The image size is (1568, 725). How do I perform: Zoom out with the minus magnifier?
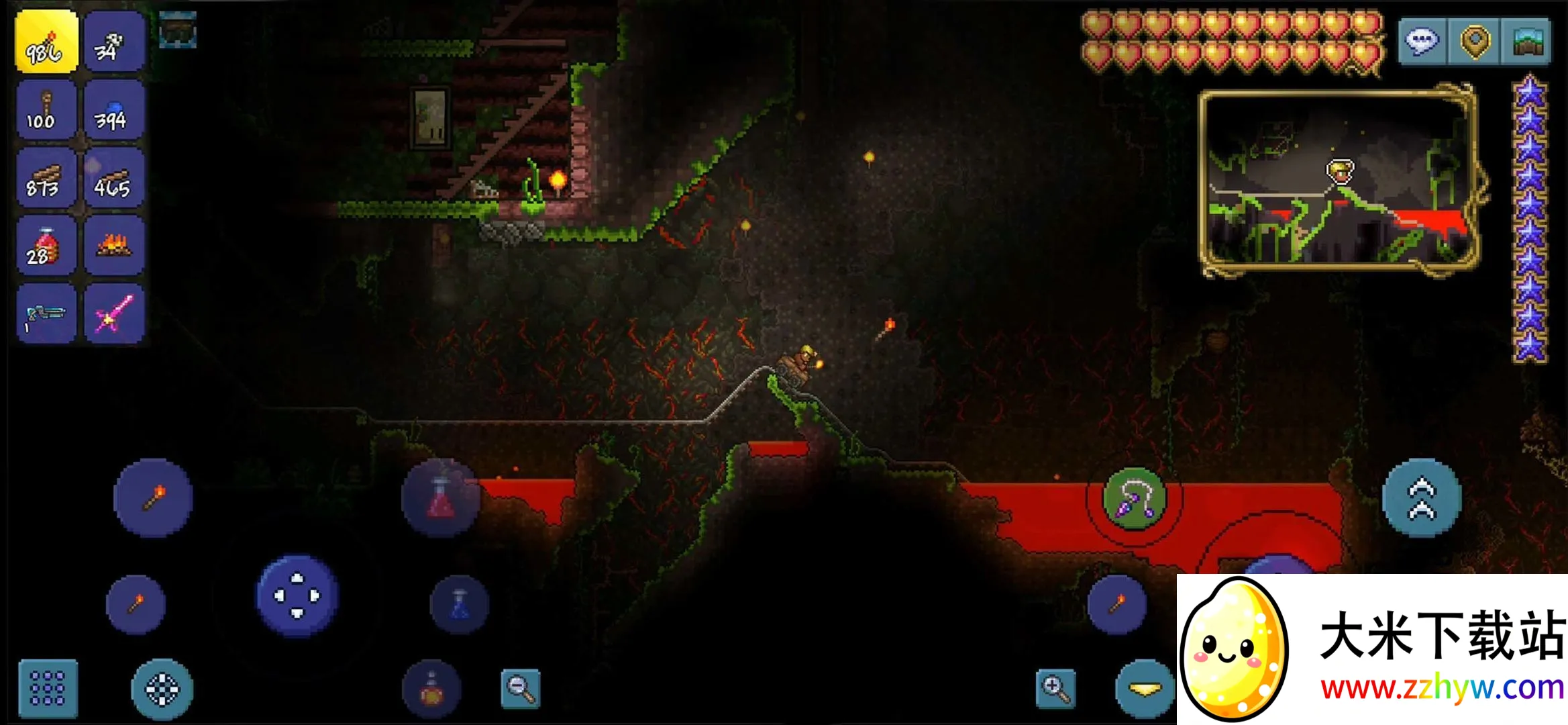tap(521, 688)
